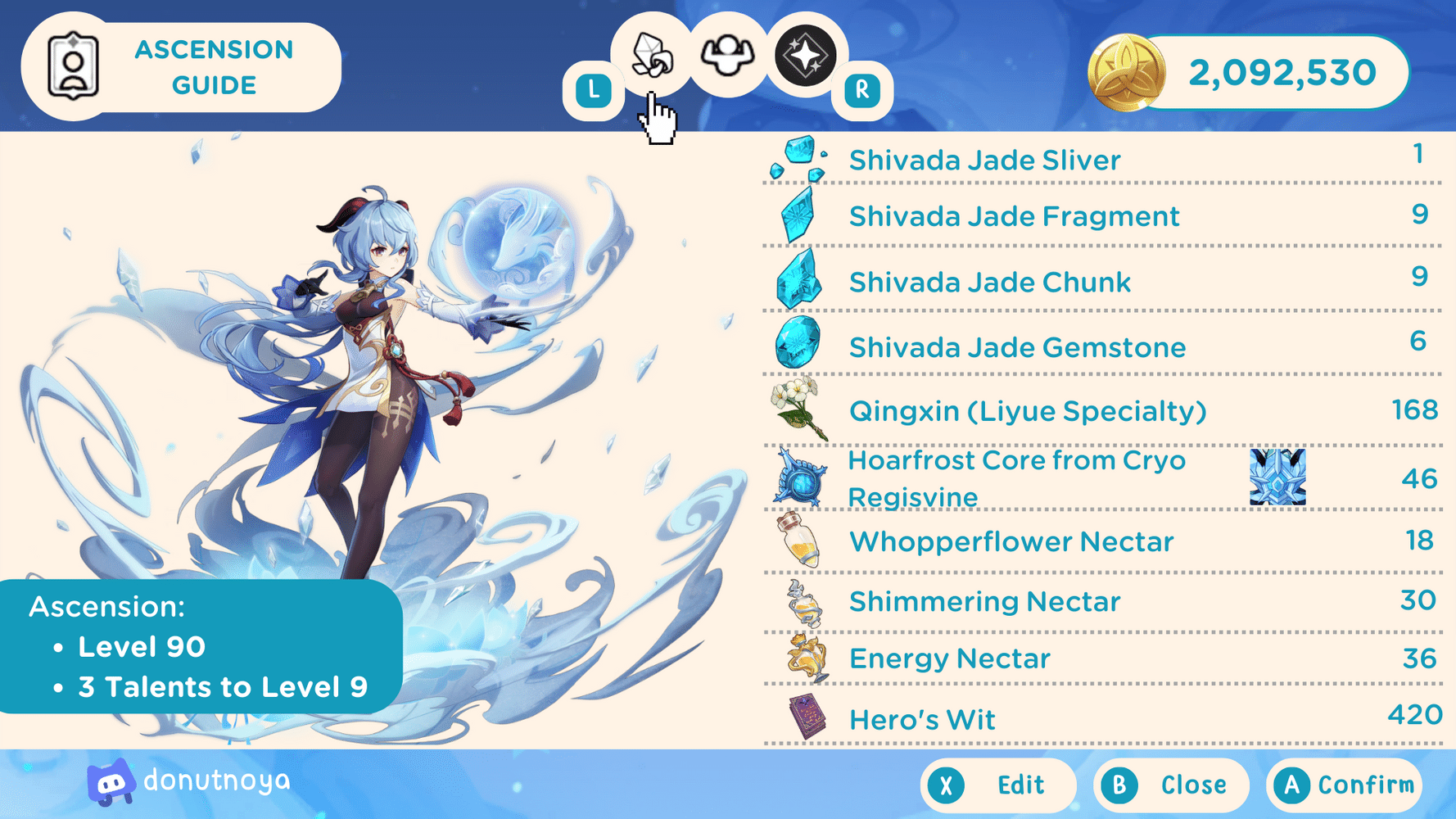
Task: Click the Whopperflower Nectar bottle icon
Action: (798, 541)
